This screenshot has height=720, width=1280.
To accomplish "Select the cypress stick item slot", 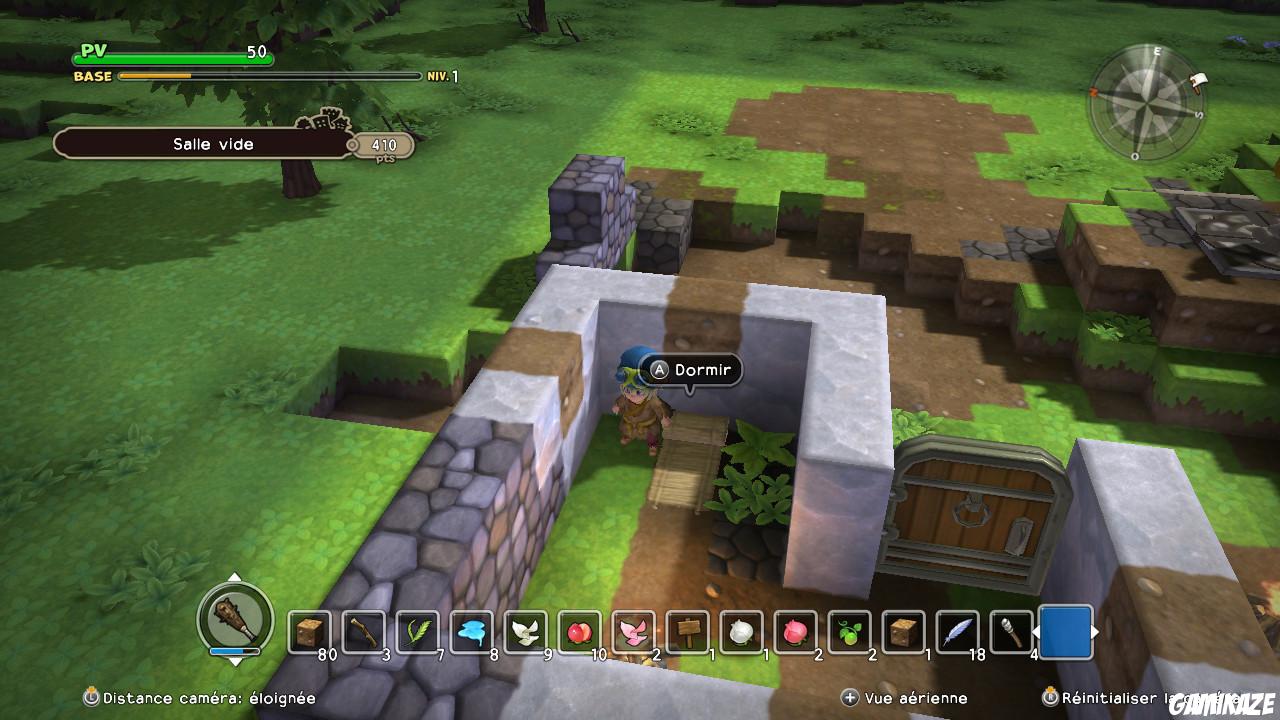I will pyautogui.click(x=363, y=630).
